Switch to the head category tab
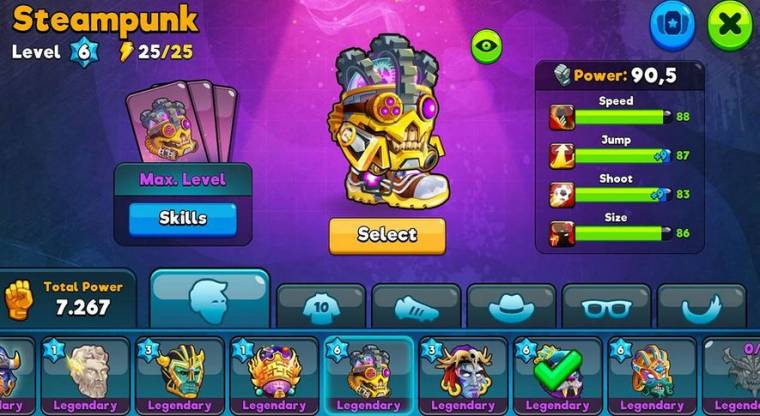Viewport: 760px width, 416px height. click(x=210, y=299)
